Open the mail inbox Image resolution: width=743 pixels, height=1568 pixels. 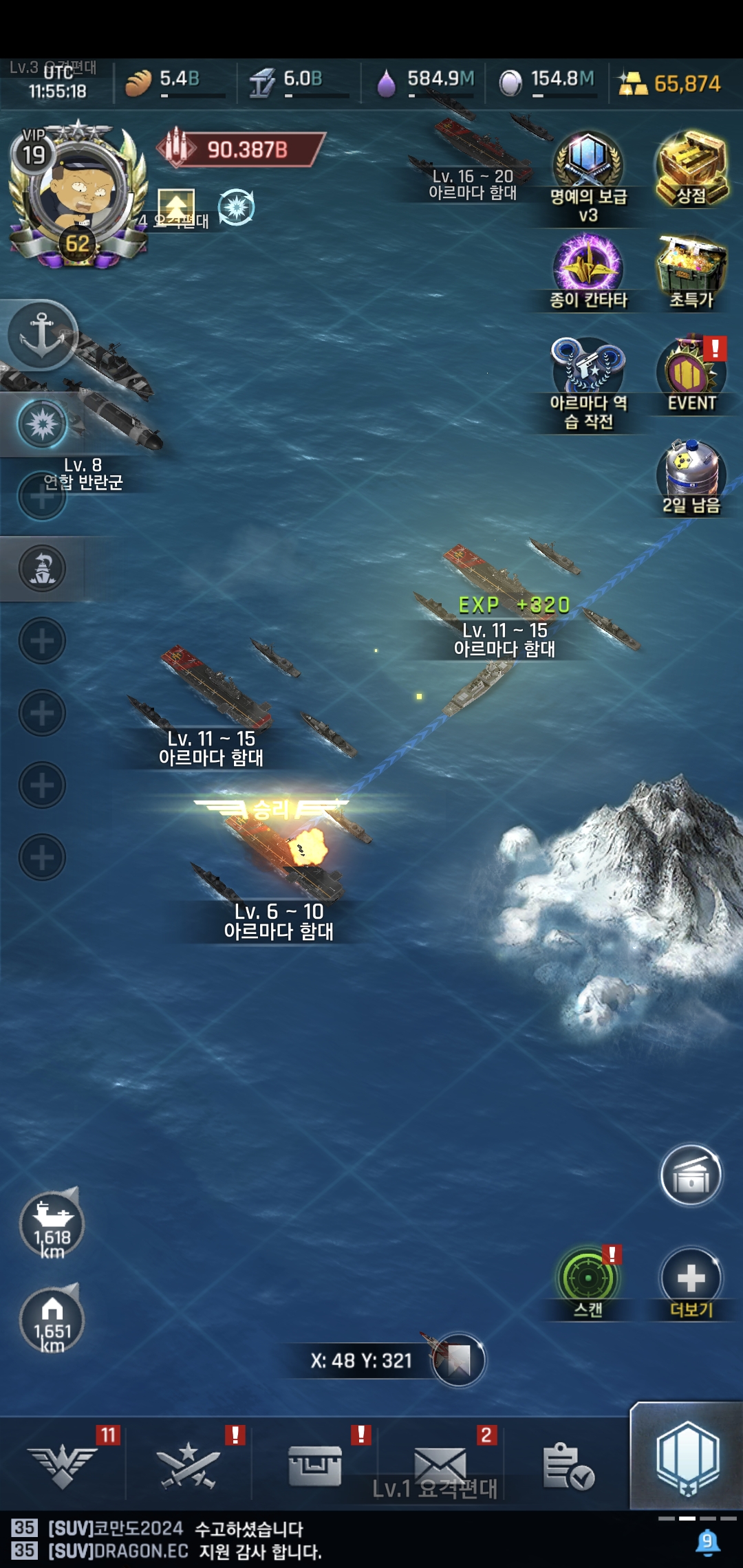tap(440, 1463)
